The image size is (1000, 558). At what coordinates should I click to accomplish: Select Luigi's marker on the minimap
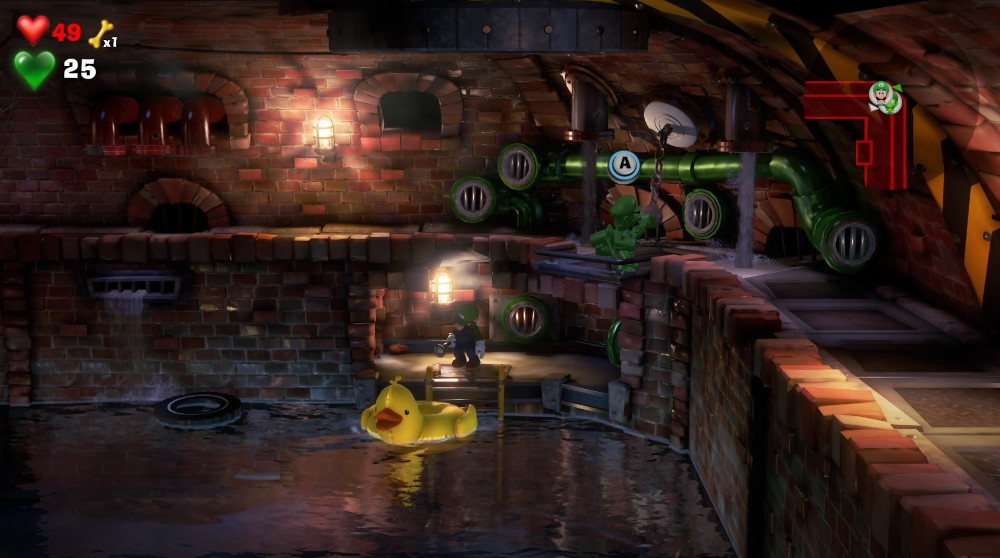(884, 97)
